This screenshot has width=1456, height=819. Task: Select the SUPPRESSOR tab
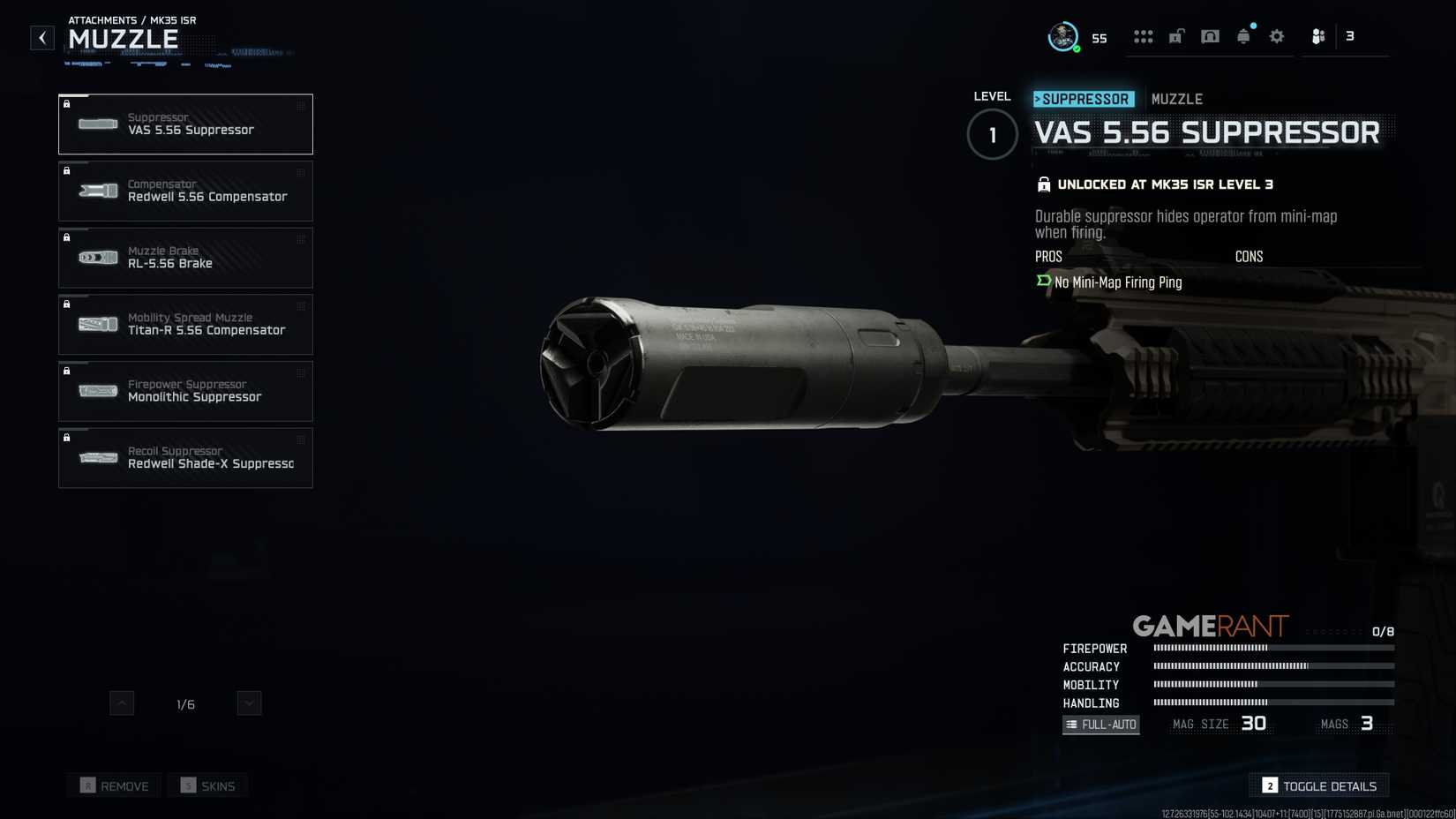pos(1084,99)
